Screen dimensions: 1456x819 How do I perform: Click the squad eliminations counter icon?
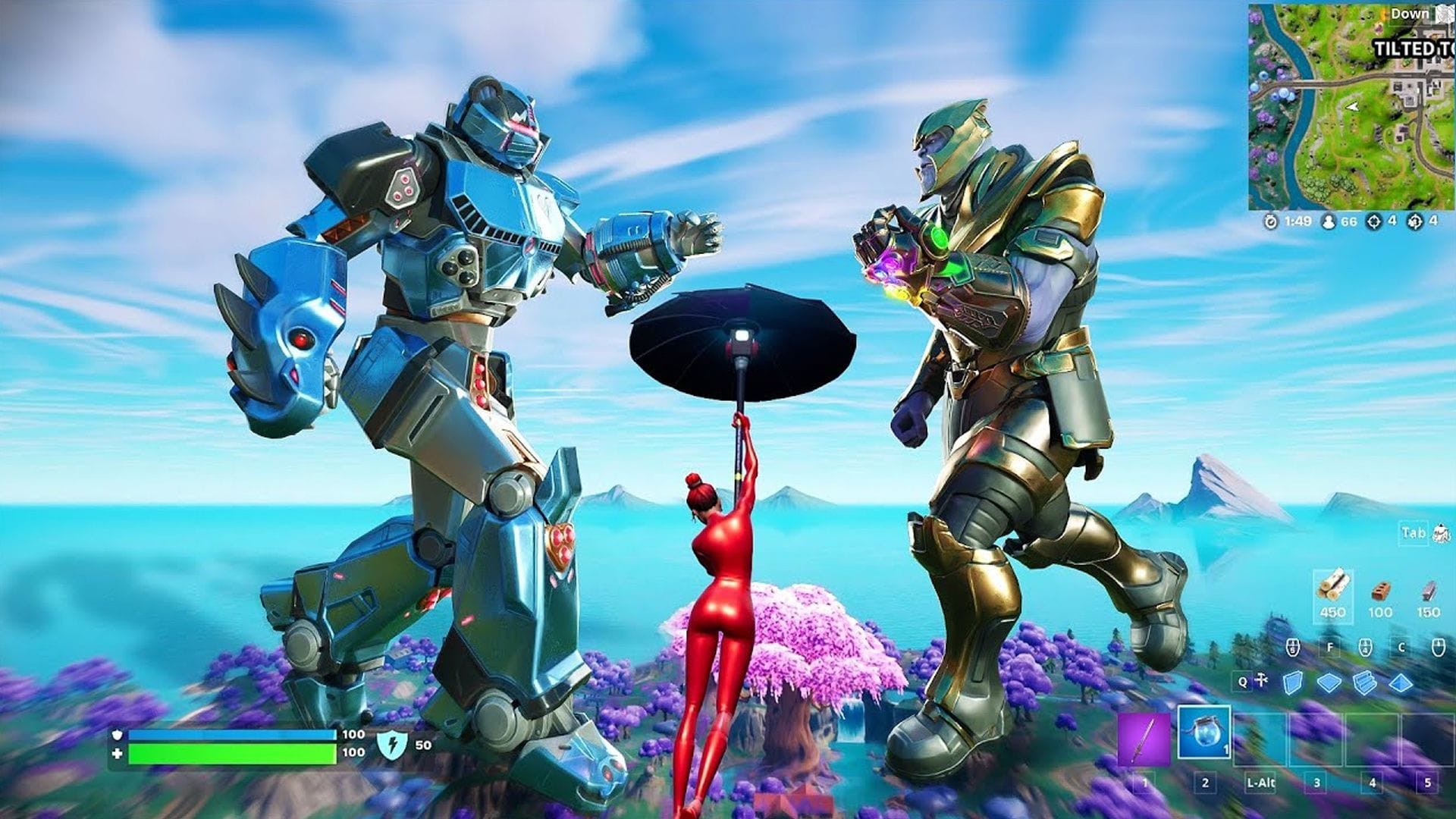(1414, 223)
